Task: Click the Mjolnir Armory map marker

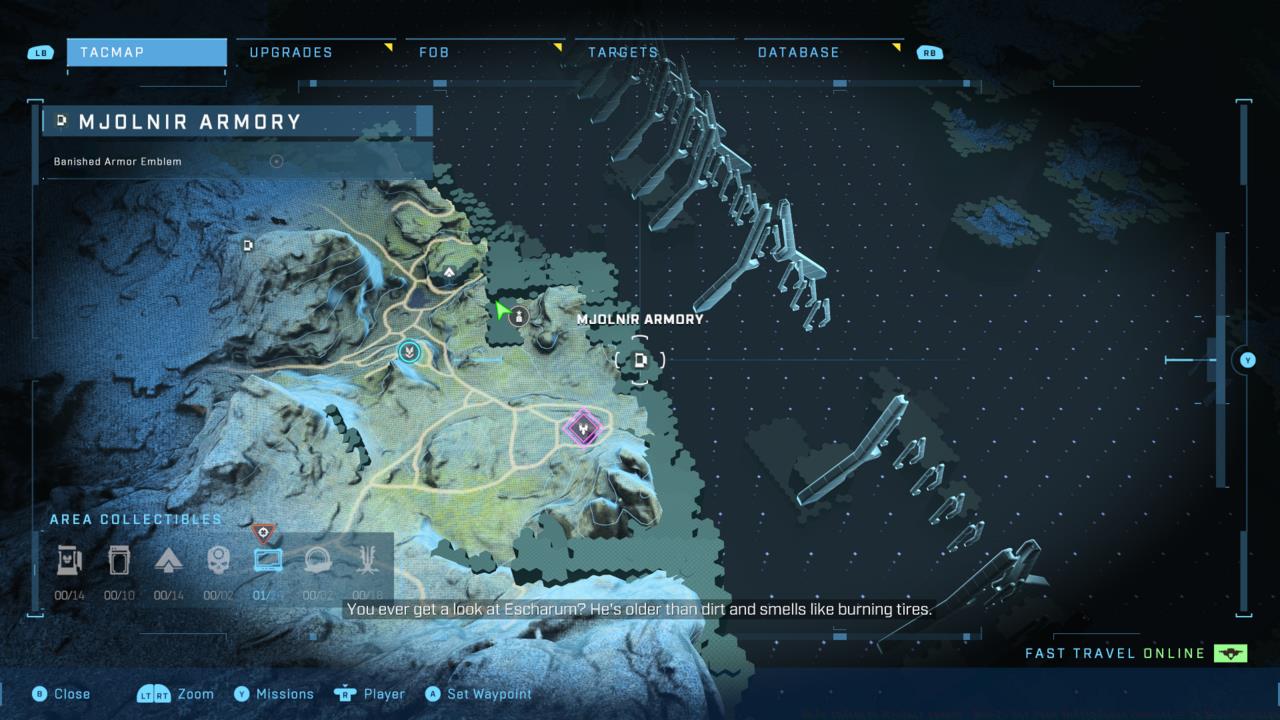Action: [x=641, y=361]
